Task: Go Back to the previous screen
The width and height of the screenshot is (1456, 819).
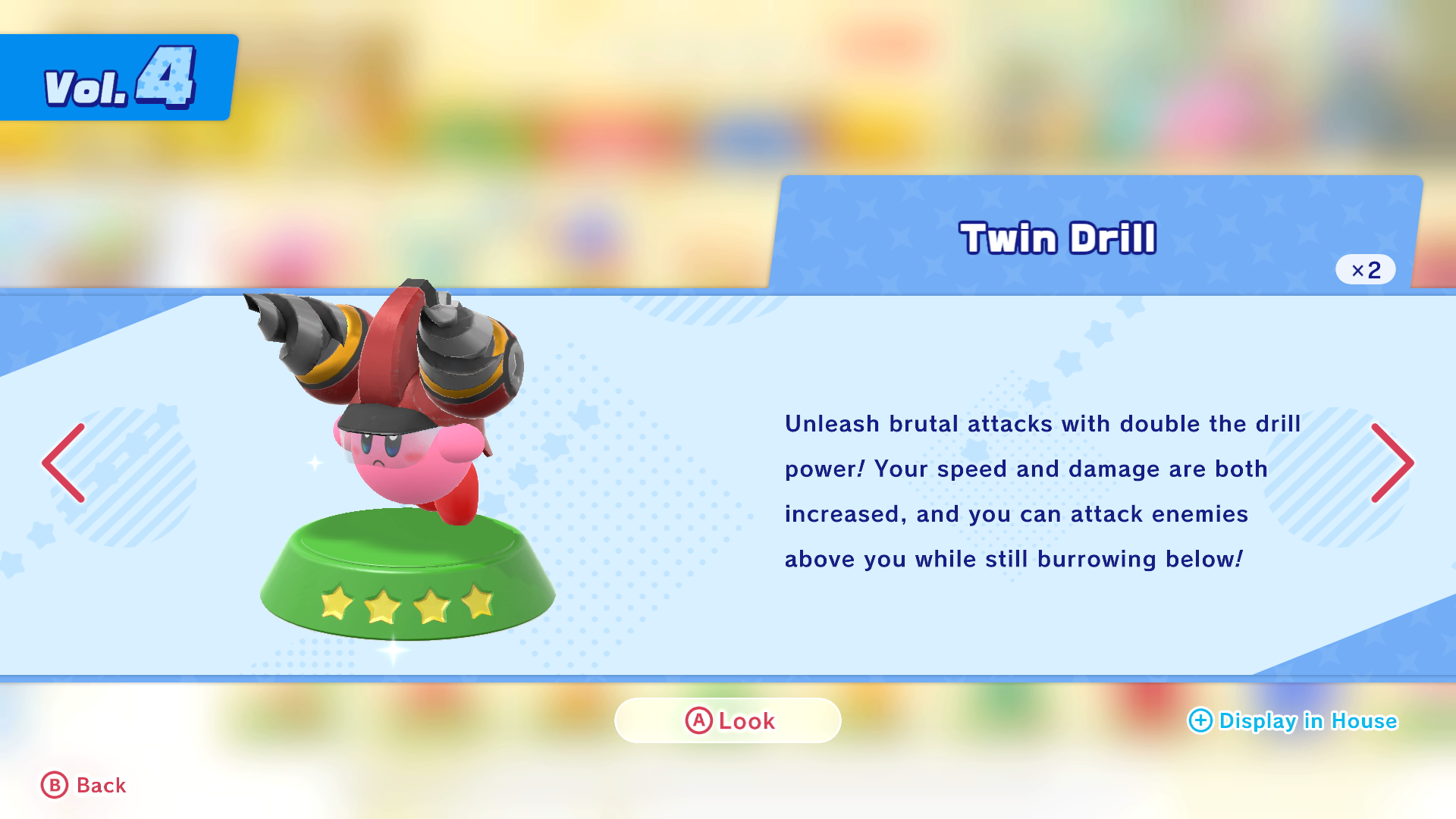Action: pos(83,786)
